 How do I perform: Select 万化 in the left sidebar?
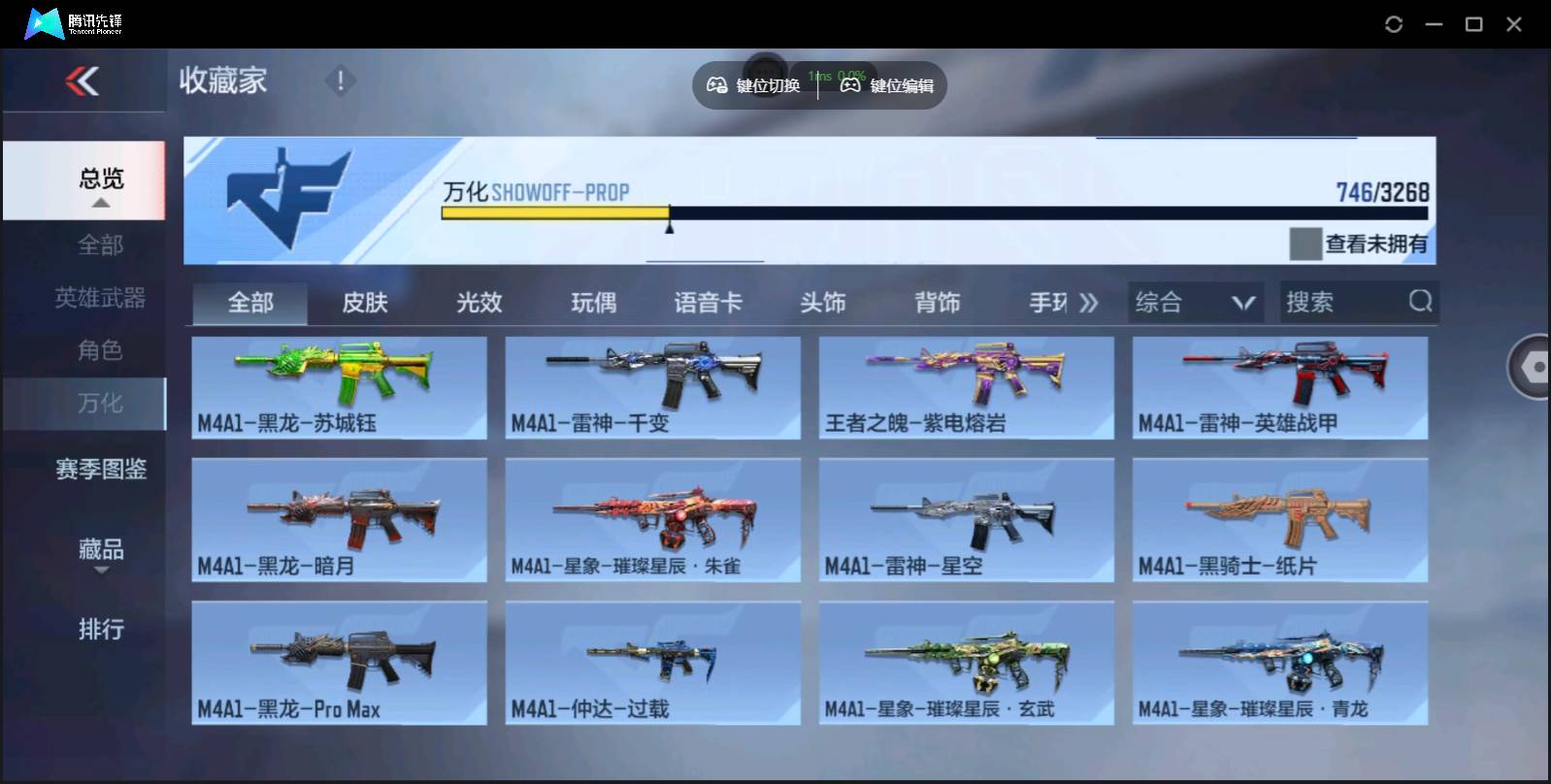click(100, 404)
